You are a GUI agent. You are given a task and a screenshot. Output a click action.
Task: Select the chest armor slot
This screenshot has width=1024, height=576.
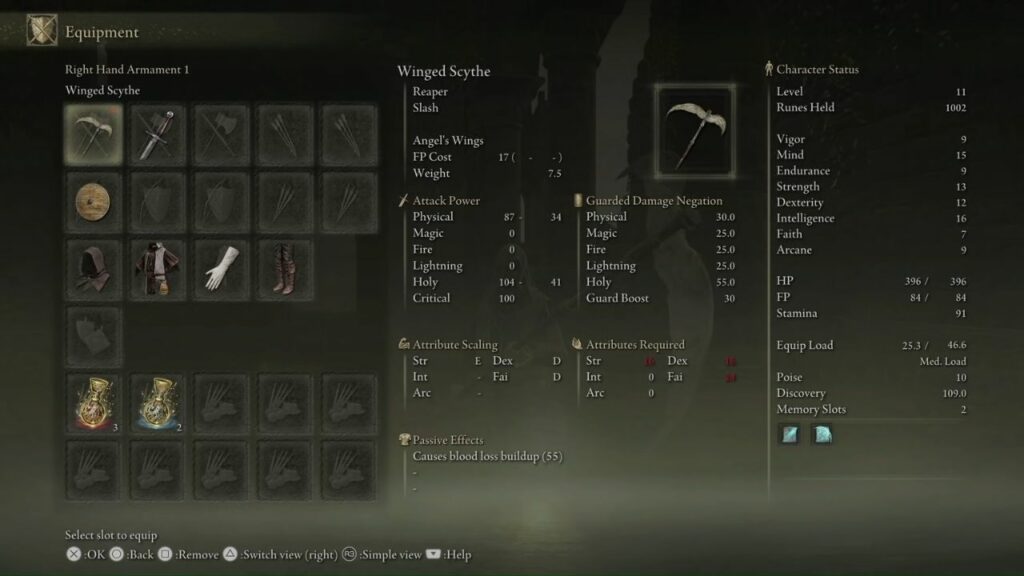(158, 268)
